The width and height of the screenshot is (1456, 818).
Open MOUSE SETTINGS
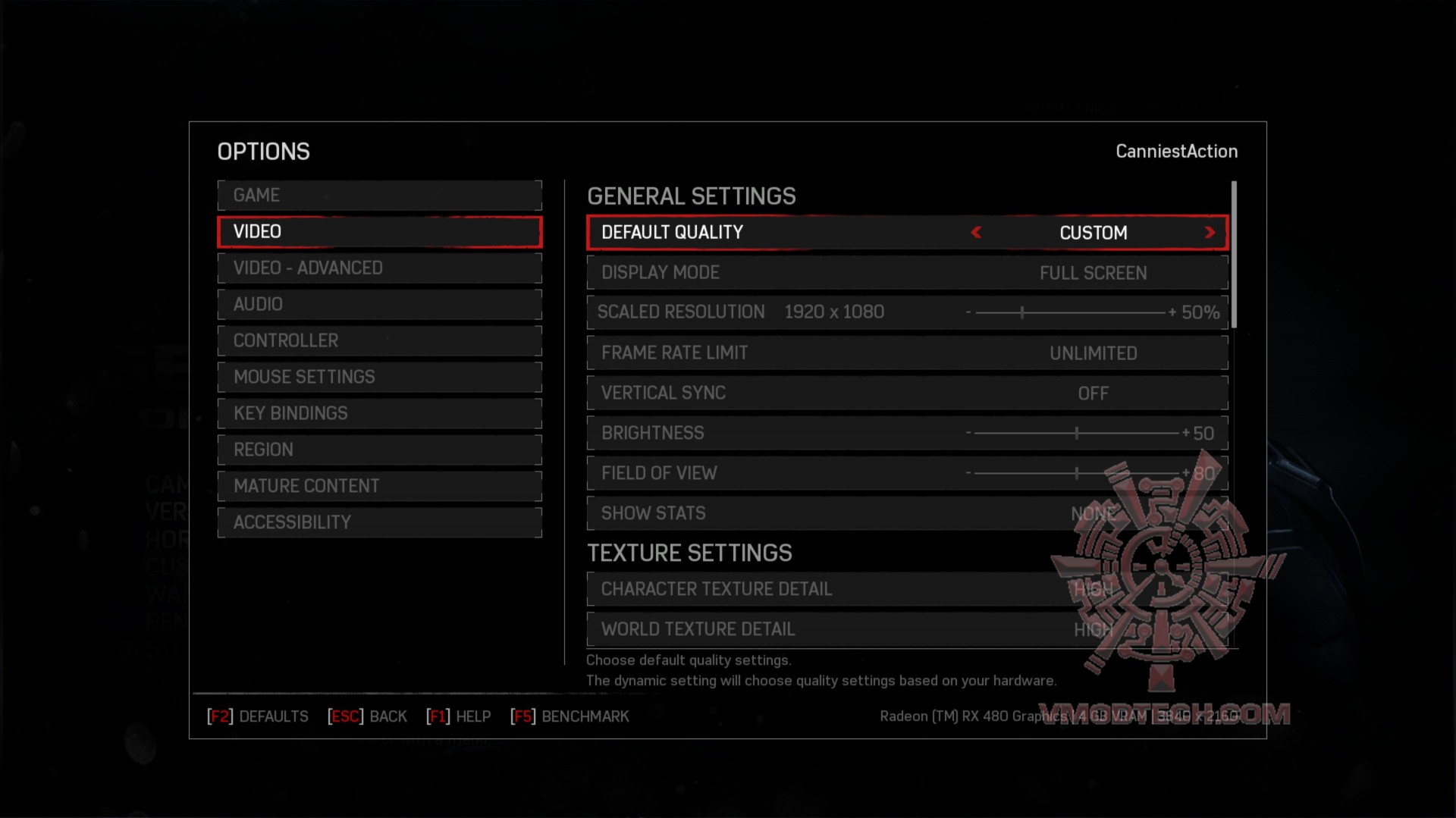tap(379, 377)
